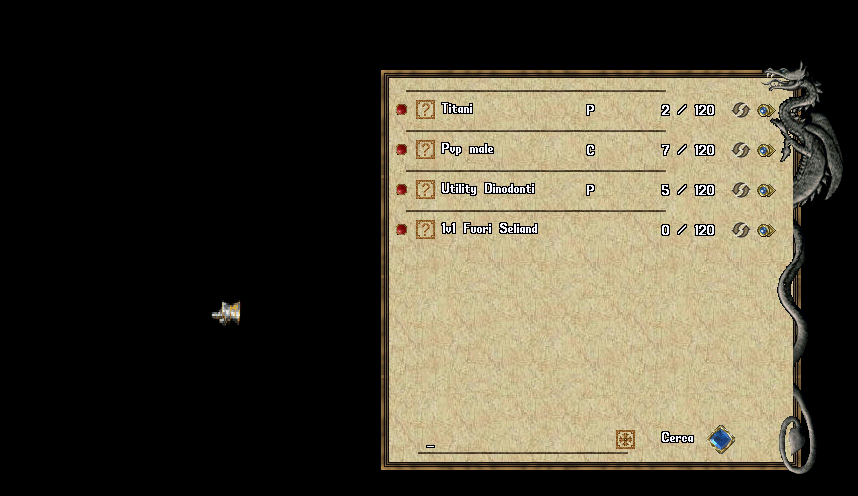Viewport: 858px width, 496px height.
Task: Click the square ornate icon beside the search field
Action: [625, 439]
